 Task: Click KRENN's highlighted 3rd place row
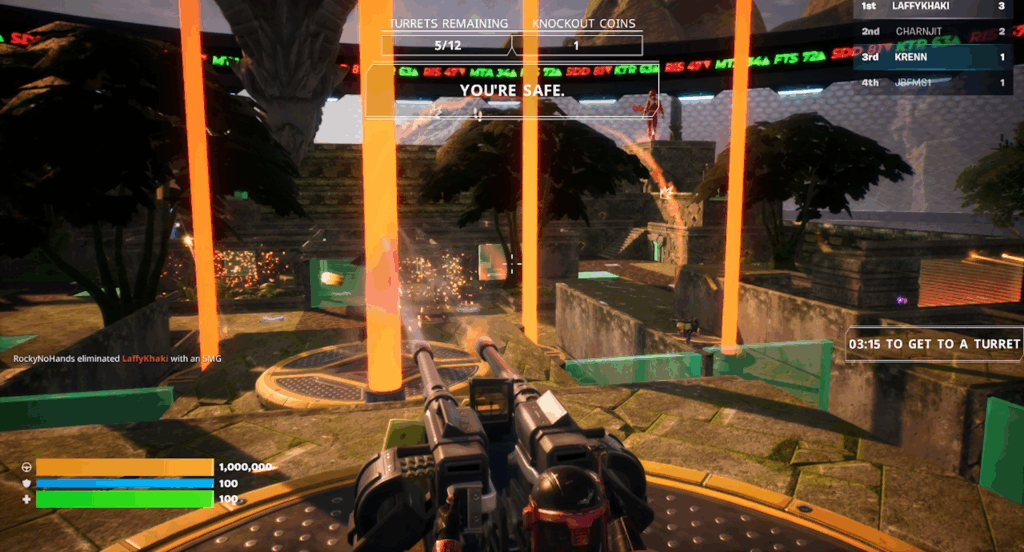click(933, 57)
